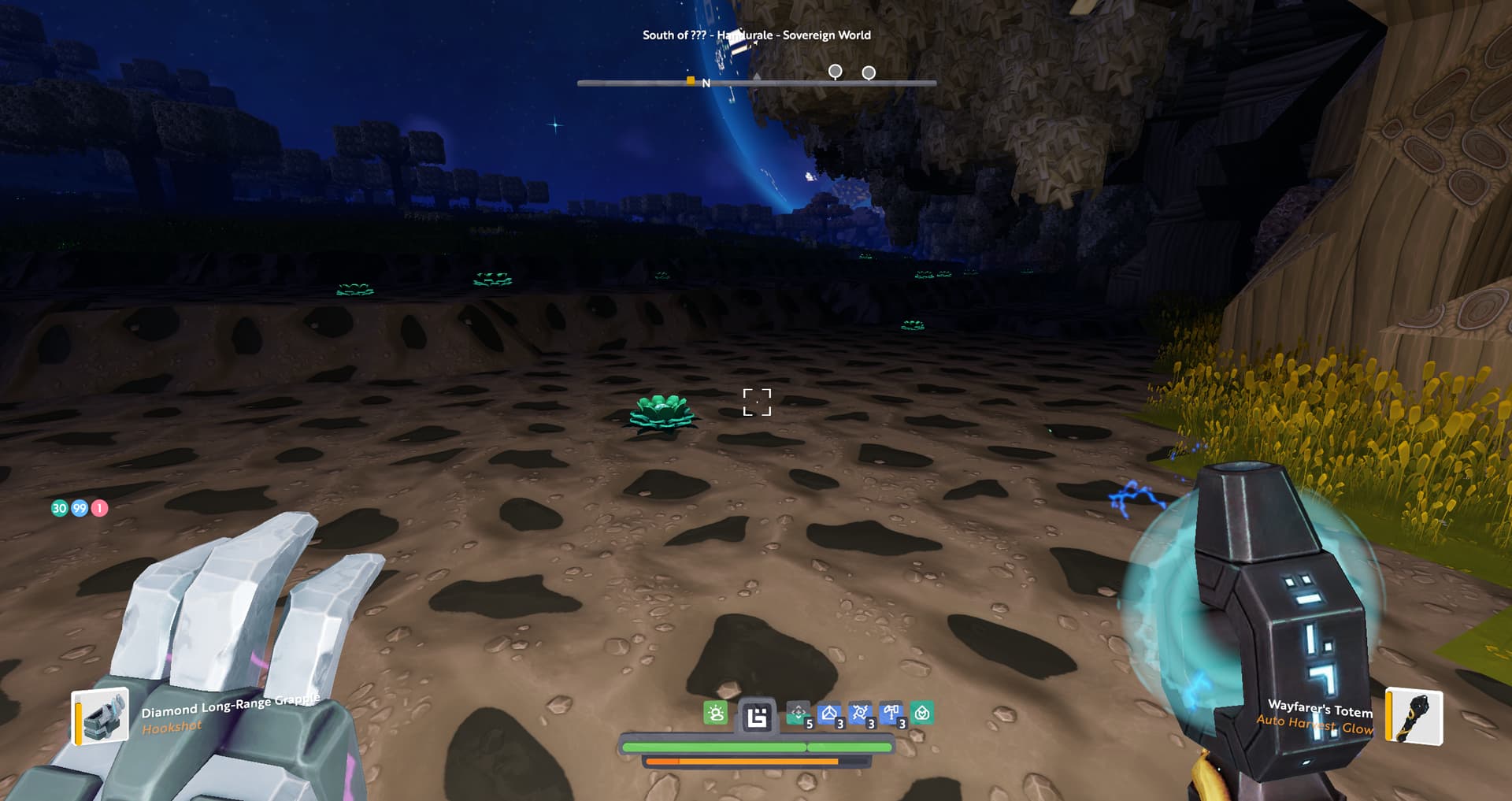This screenshot has width=1512, height=801.
Task: Select the Diamond Long-Range Grapple slot
Action: click(101, 715)
